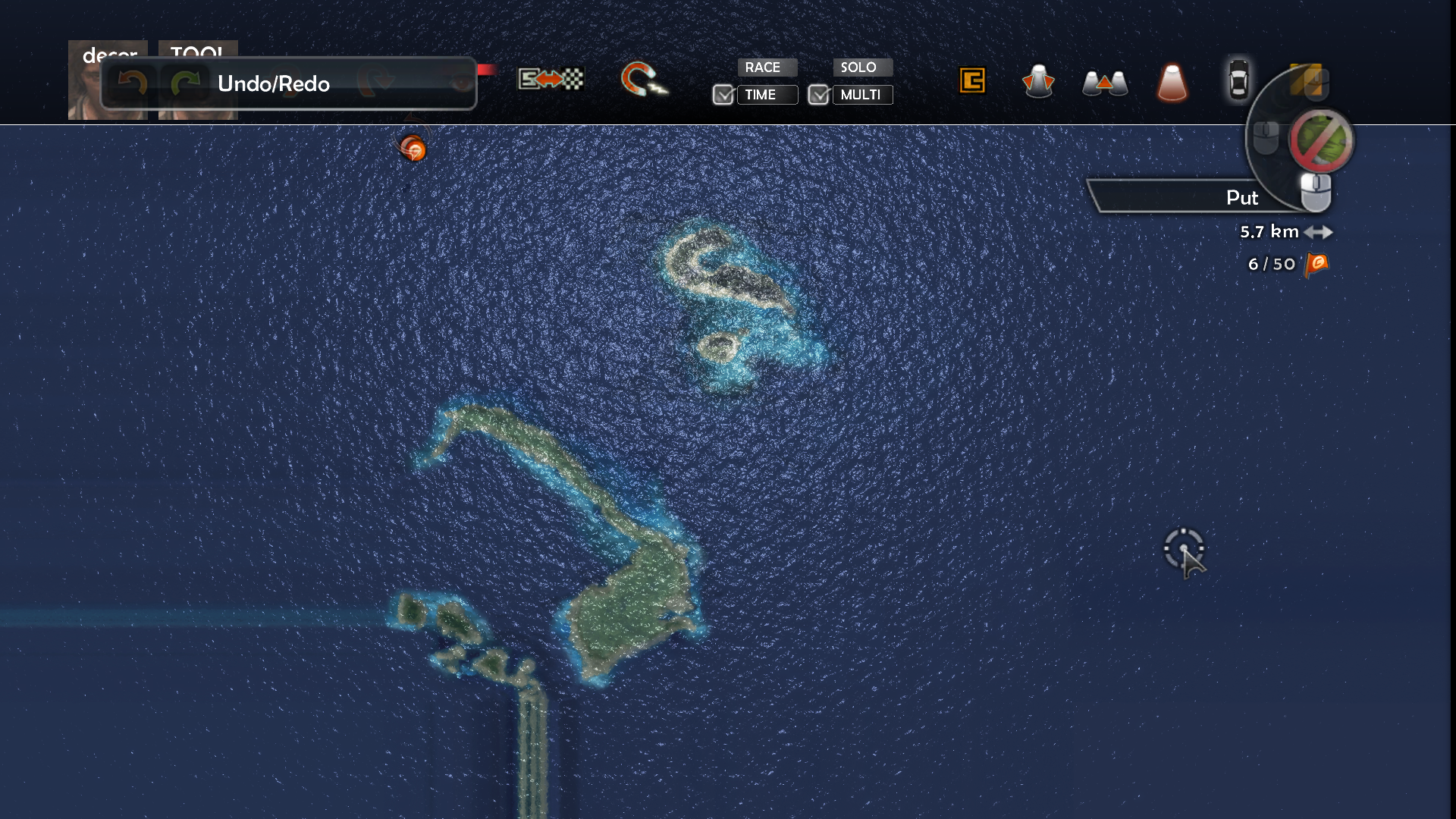Pick the double cone gate tool

[1105, 83]
